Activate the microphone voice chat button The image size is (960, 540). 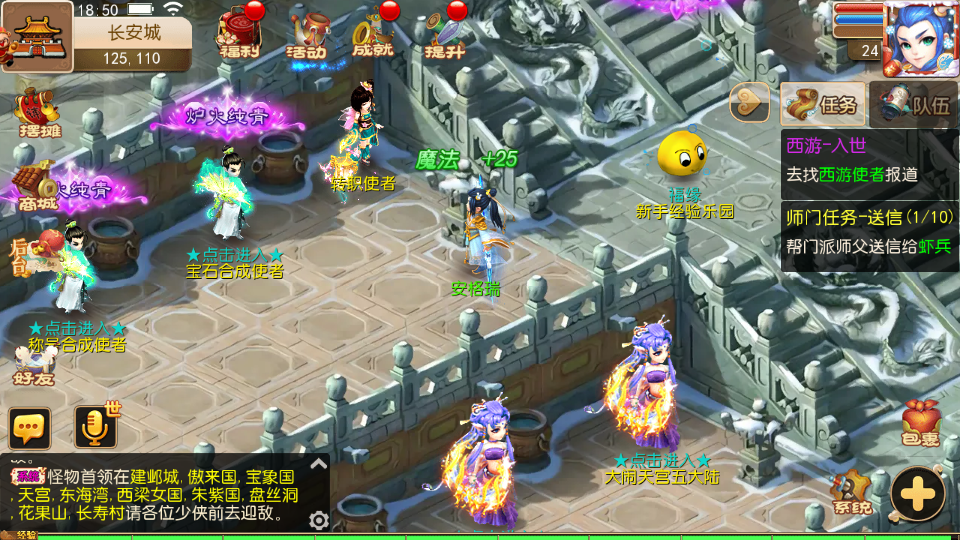(96, 428)
